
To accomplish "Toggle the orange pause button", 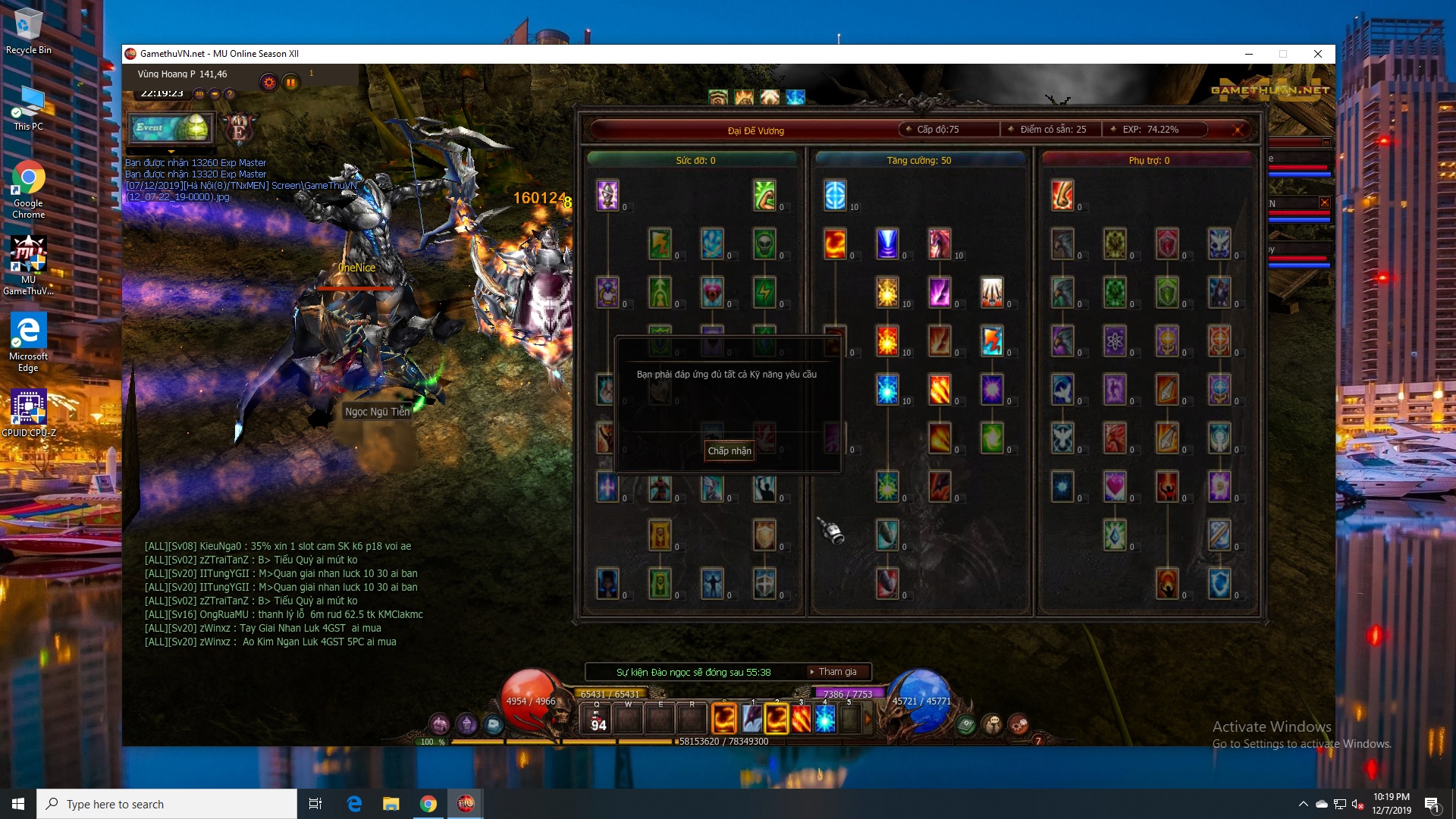I will 290,83.
